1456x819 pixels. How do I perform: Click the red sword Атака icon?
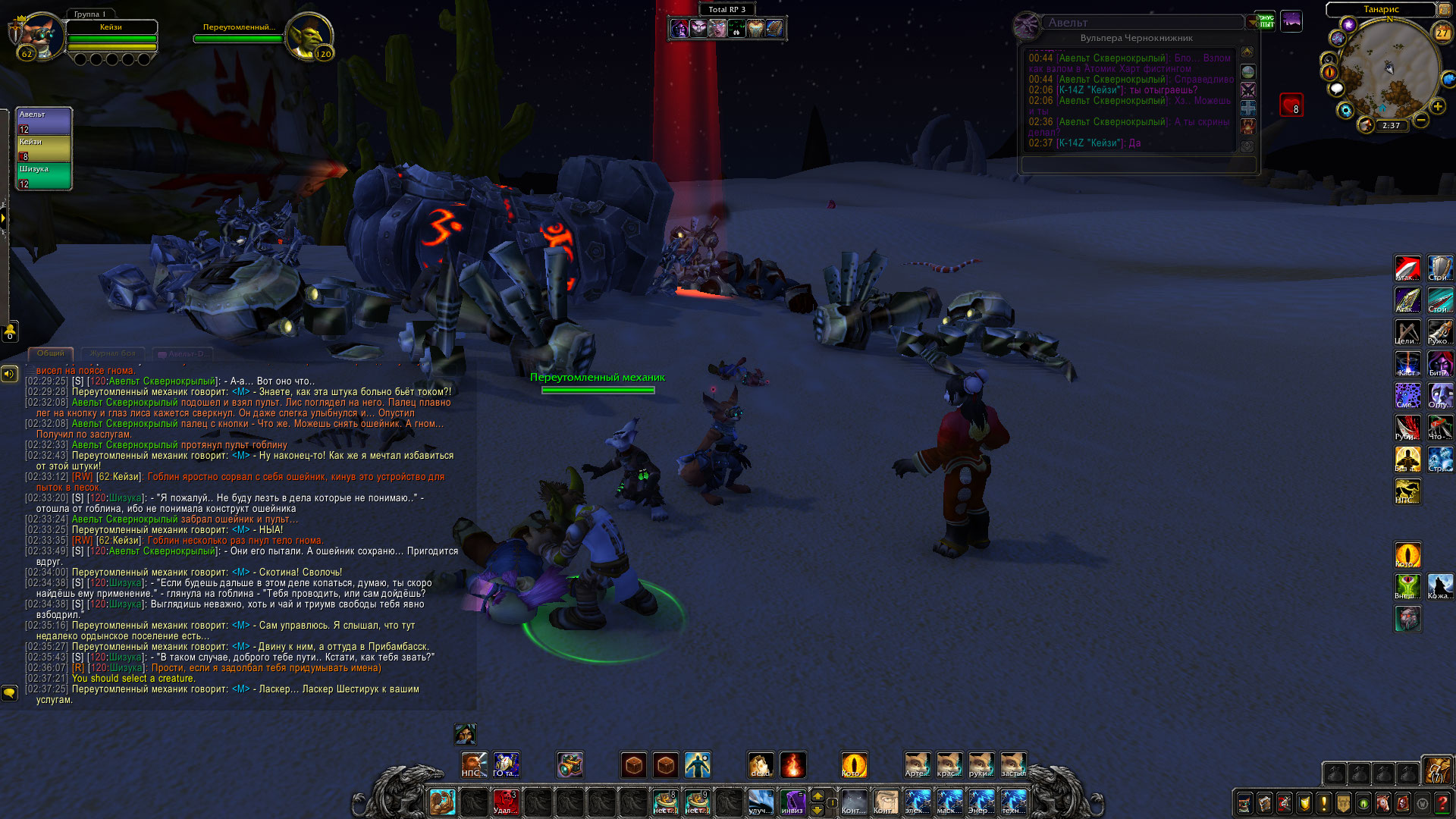1407,268
